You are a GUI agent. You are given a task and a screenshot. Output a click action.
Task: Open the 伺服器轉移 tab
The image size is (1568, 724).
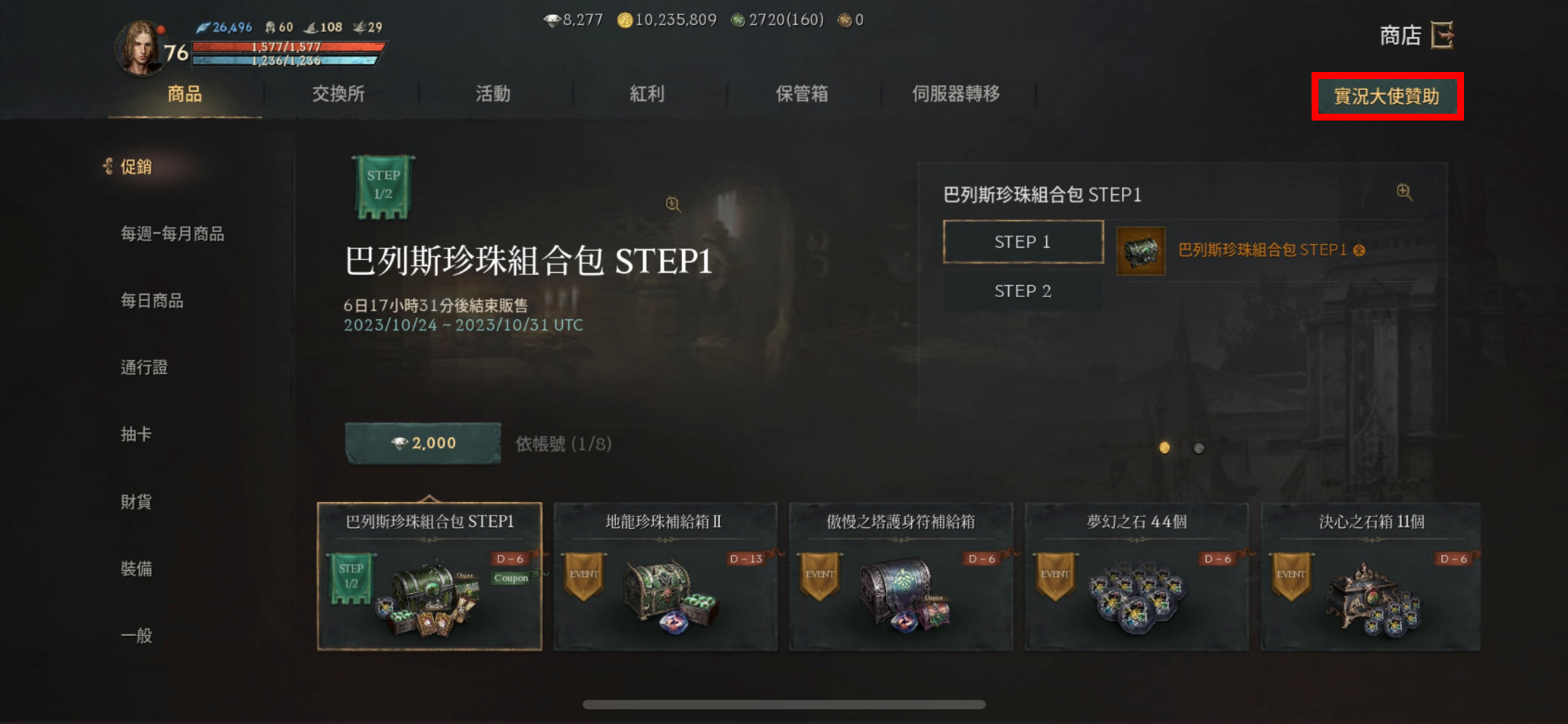957,93
